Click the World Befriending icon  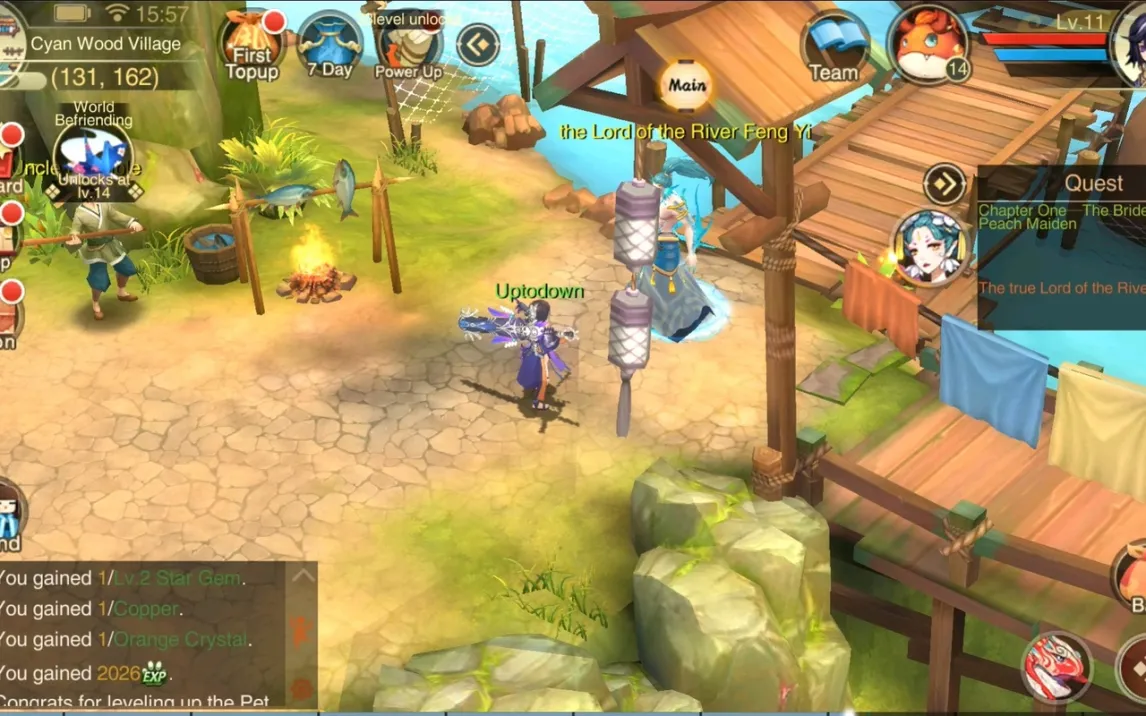point(93,156)
